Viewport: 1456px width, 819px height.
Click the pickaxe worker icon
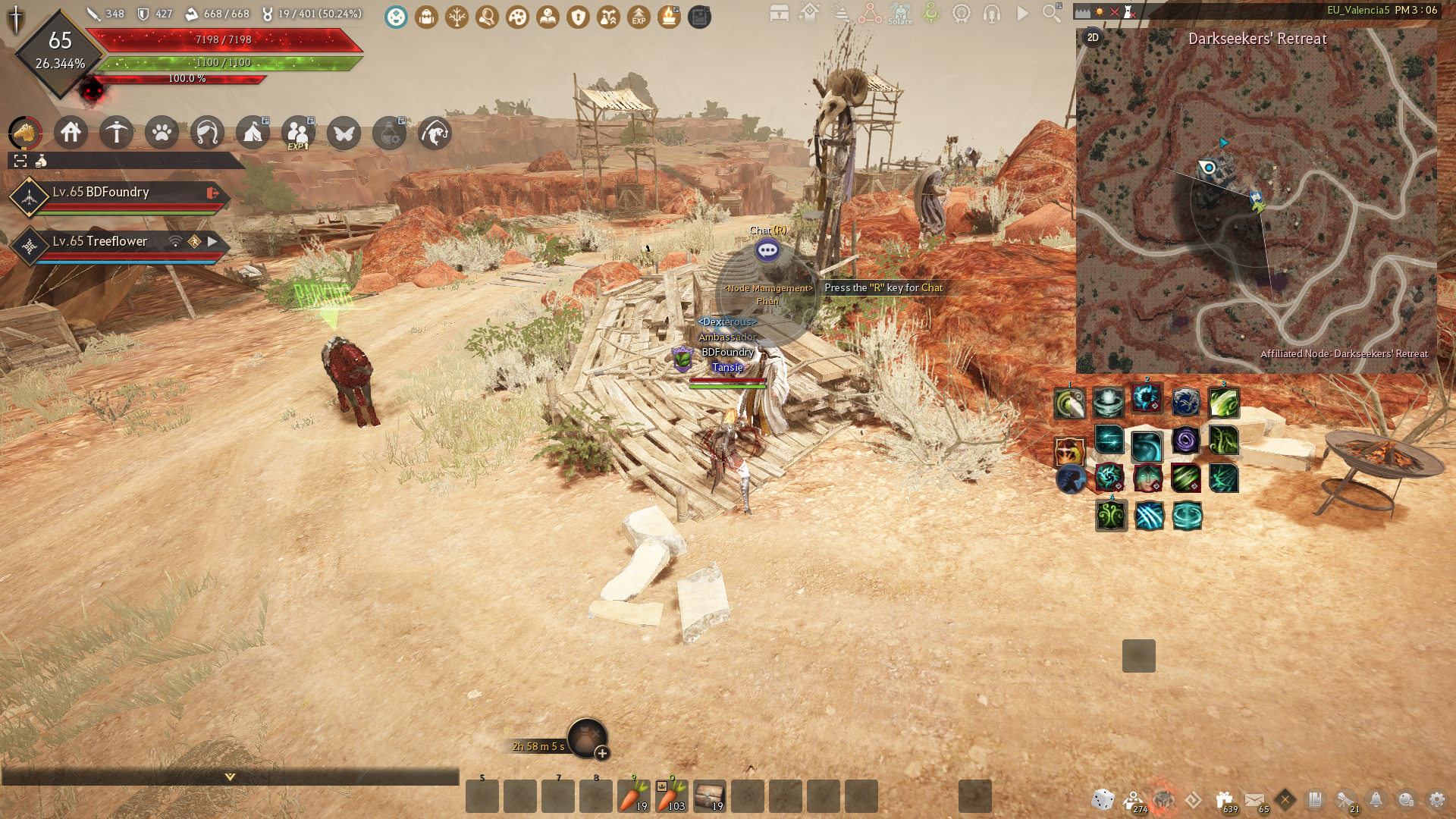tap(117, 133)
